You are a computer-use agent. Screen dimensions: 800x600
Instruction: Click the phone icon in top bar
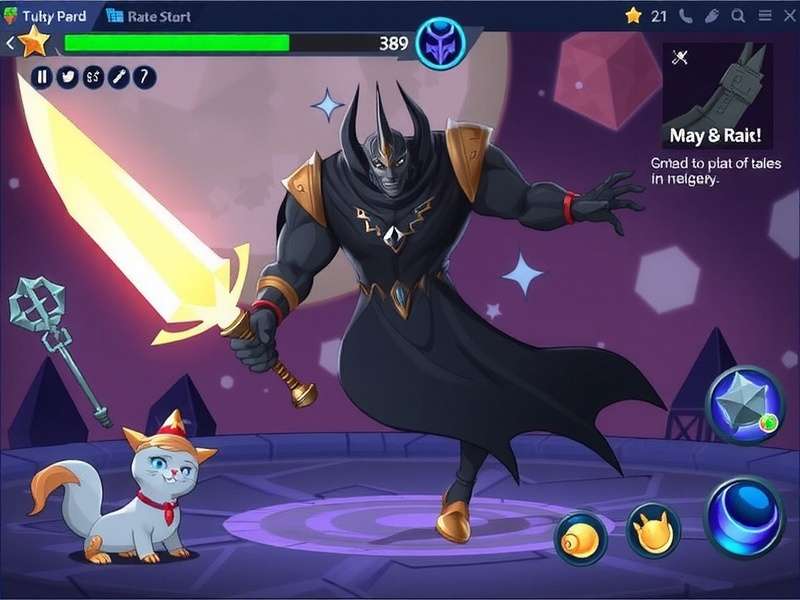(x=686, y=16)
